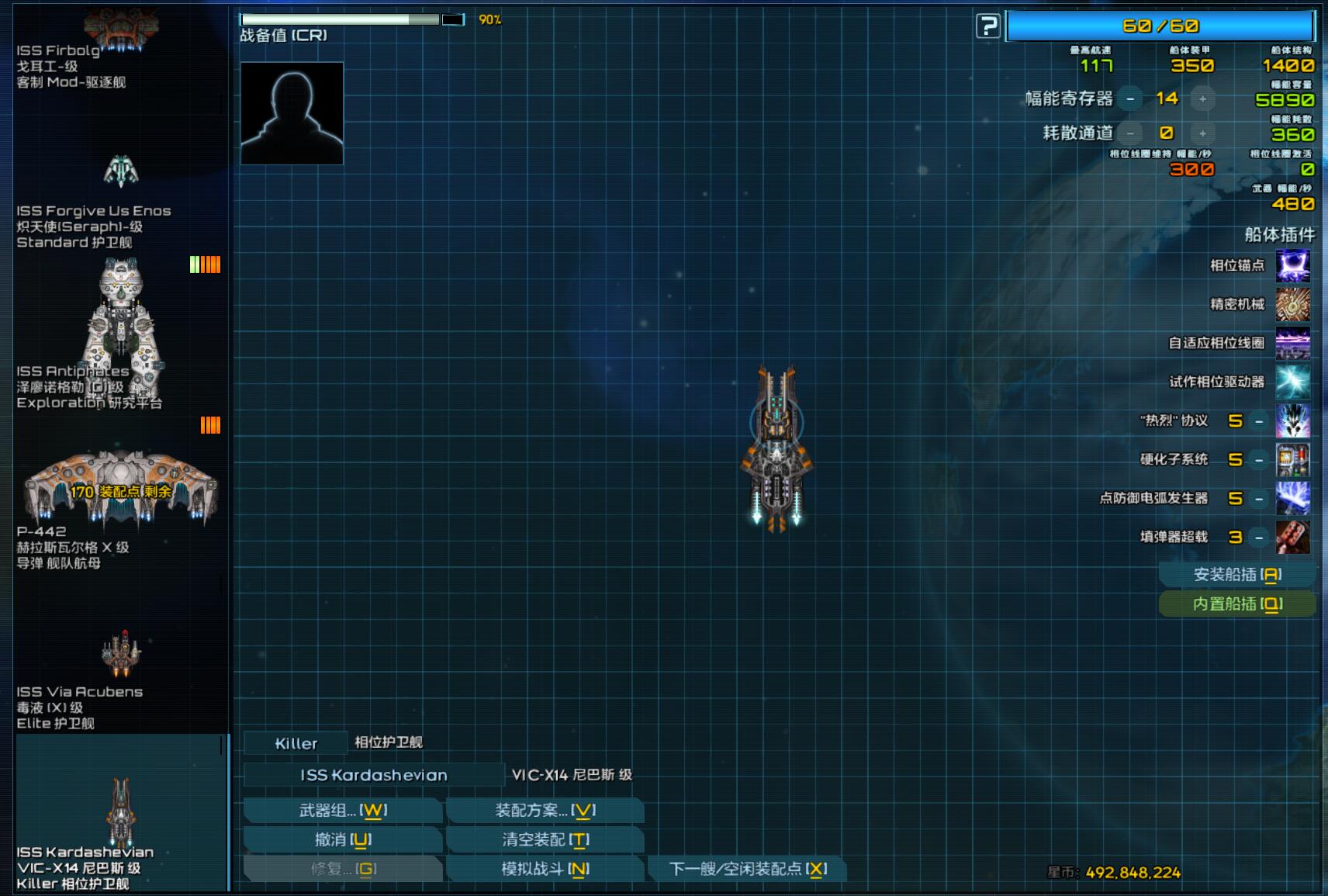Select the 相位锚点 hullmod icon

[1292, 265]
